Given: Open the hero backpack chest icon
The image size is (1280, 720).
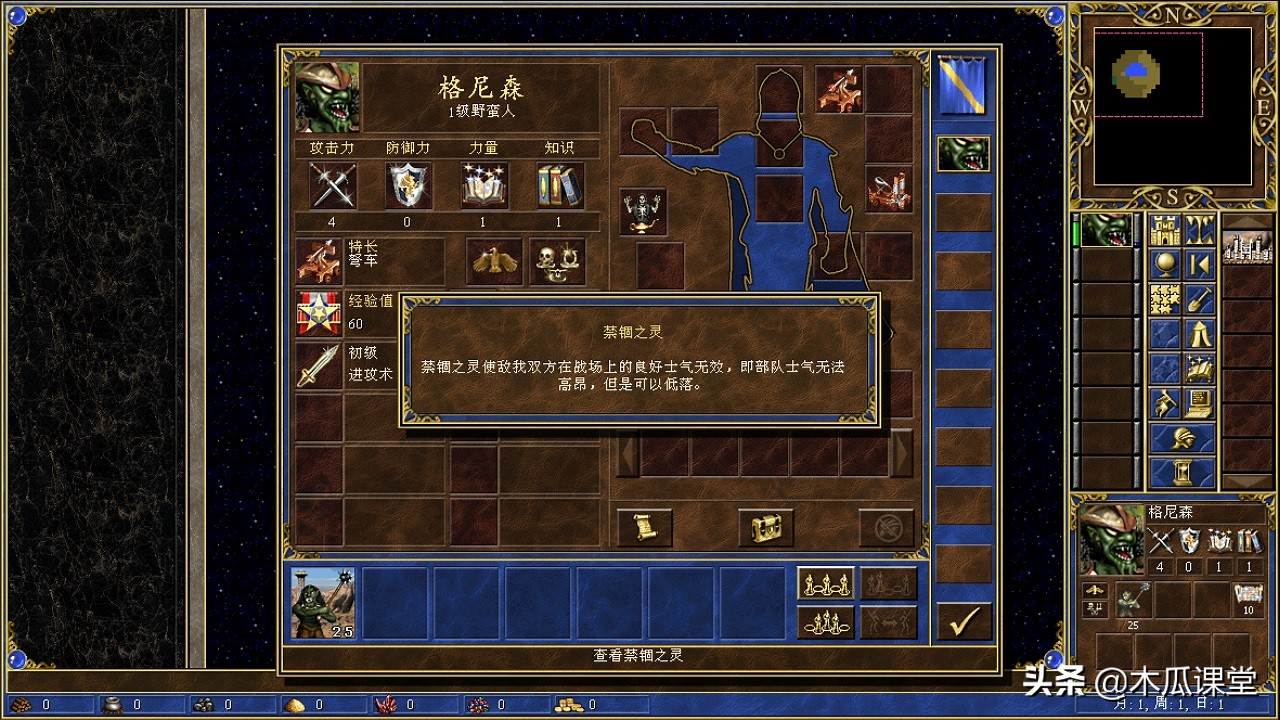Looking at the screenshot, I should (x=765, y=528).
